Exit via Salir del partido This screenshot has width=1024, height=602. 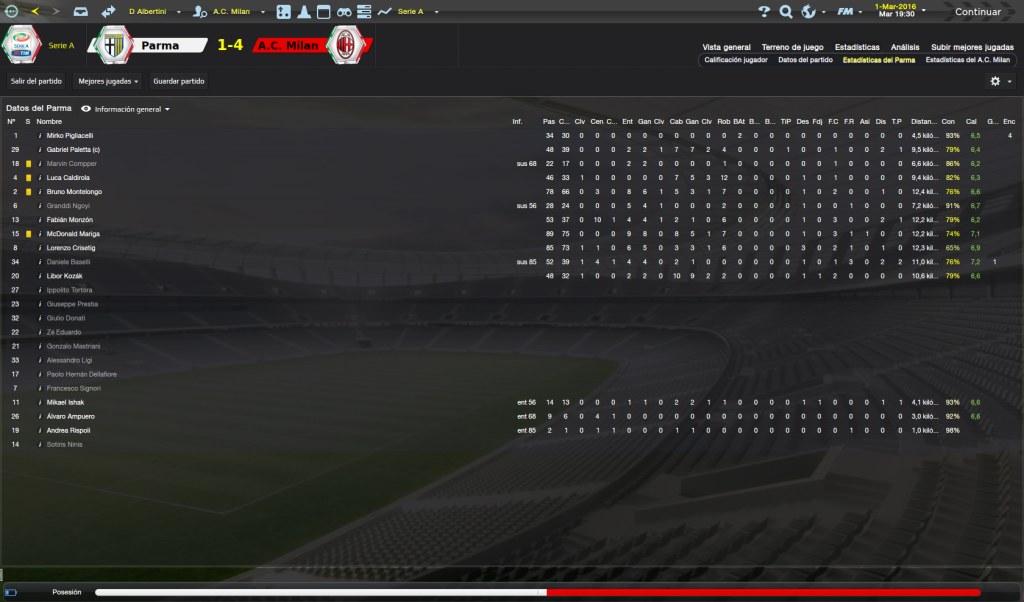(x=36, y=80)
